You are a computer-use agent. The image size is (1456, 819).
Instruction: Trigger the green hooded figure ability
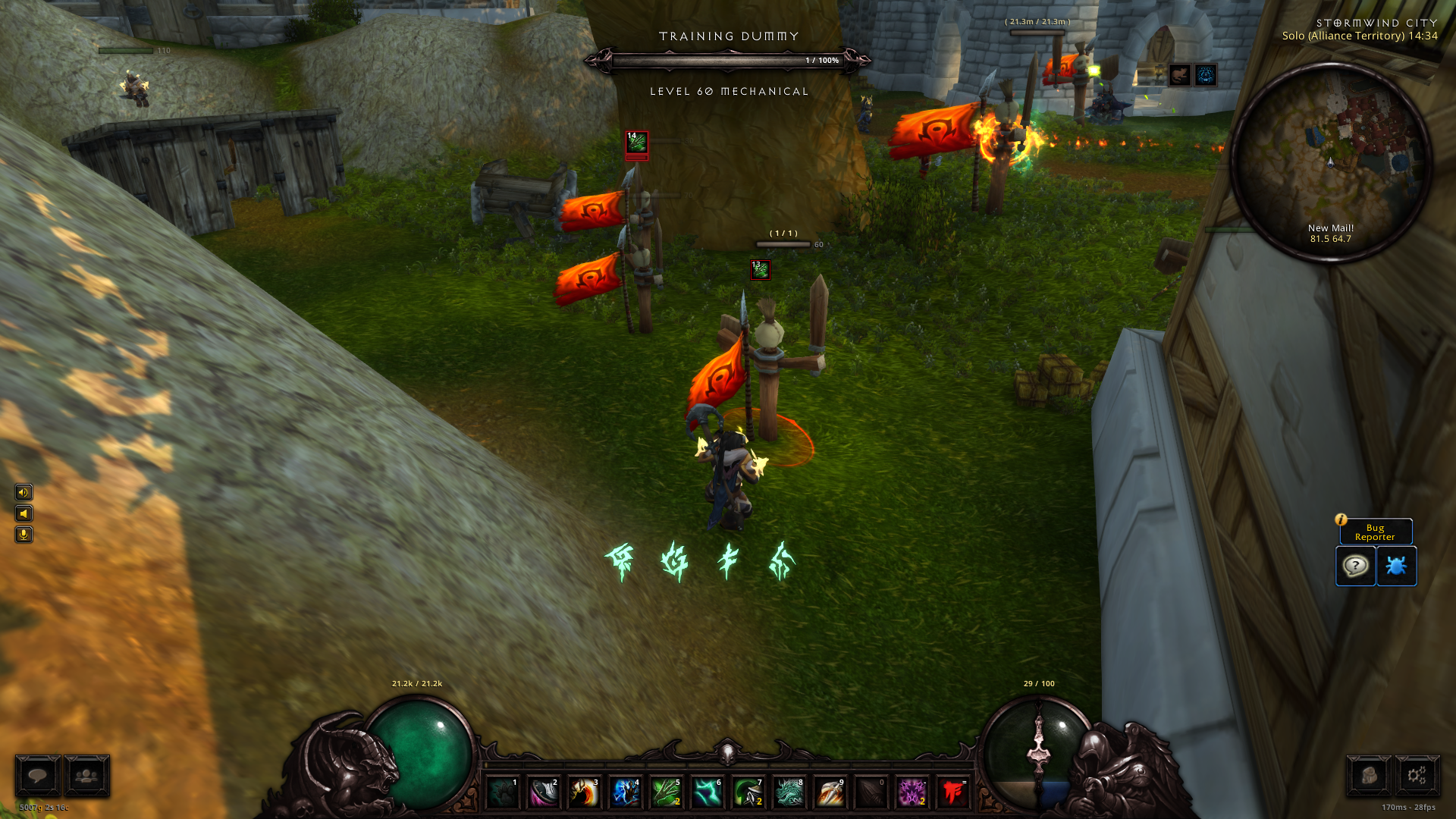point(748,793)
